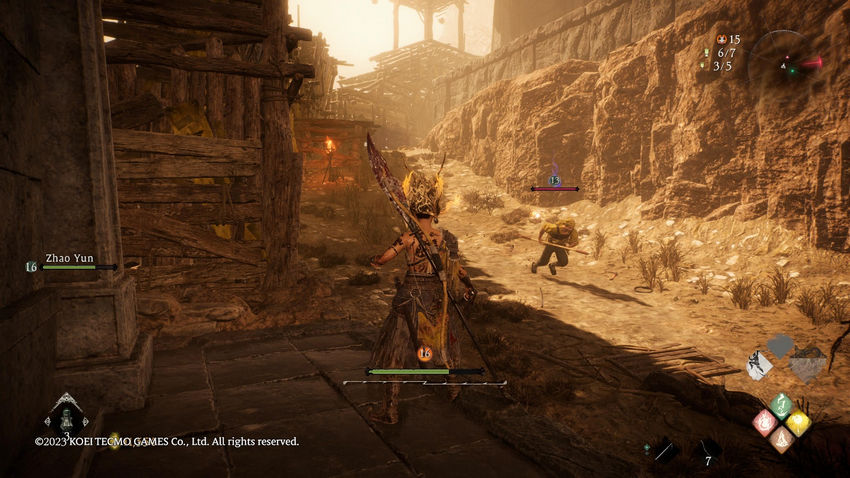Use the yellow earth phase spell icon
This screenshot has height=478, width=850.
[x=798, y=422]
